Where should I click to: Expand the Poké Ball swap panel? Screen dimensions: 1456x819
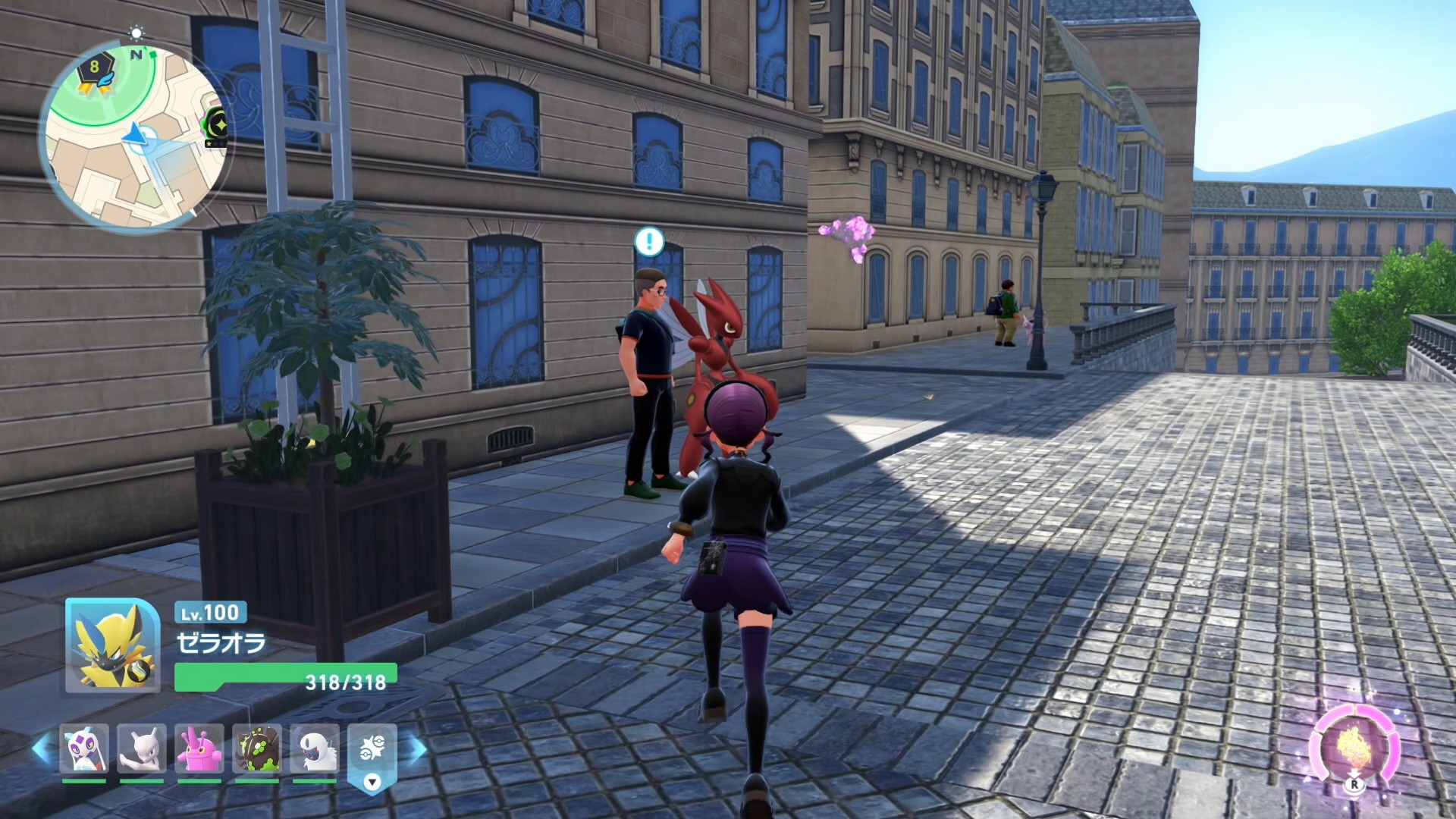point(372,756)
